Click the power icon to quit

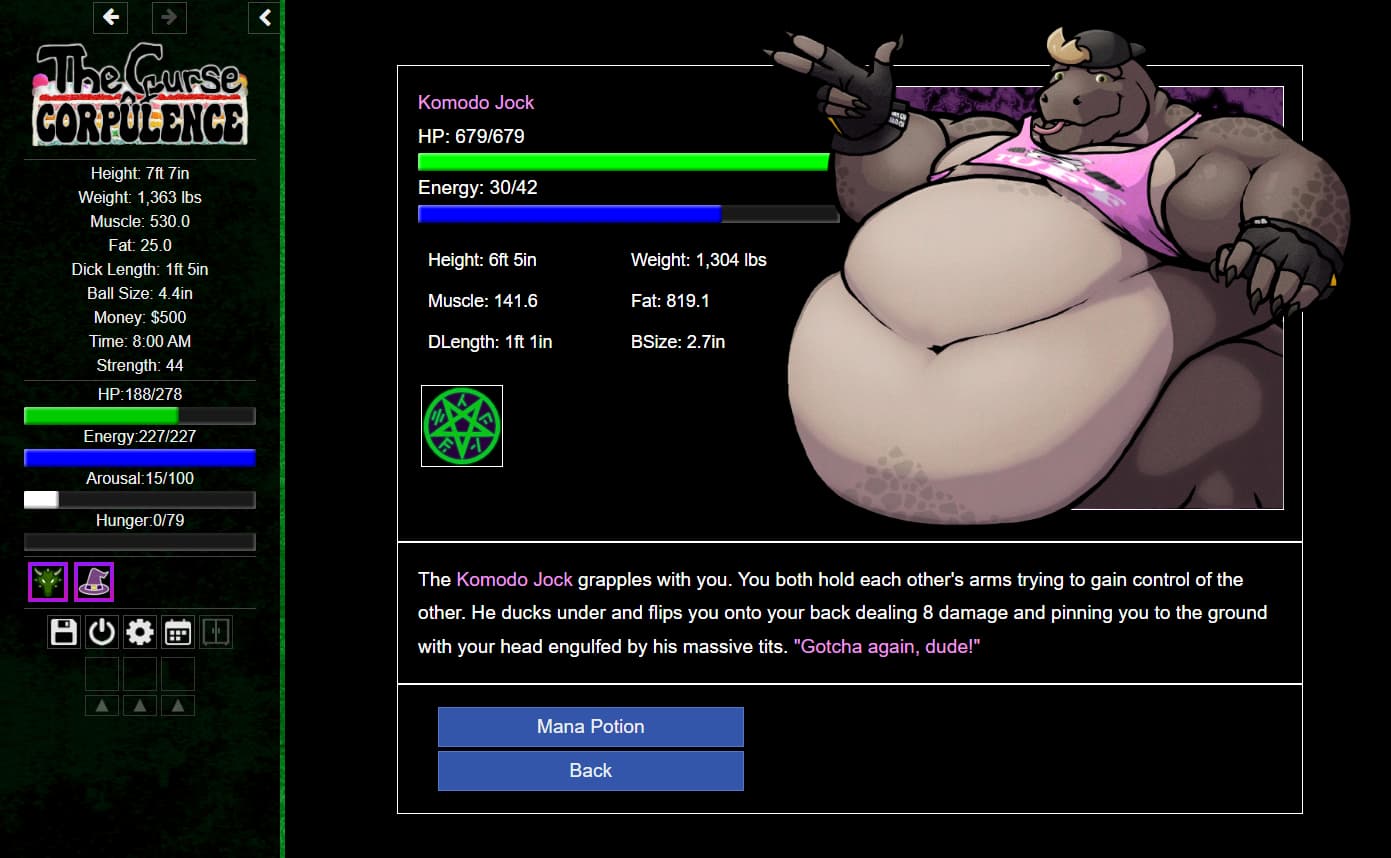tap(101, 631)
